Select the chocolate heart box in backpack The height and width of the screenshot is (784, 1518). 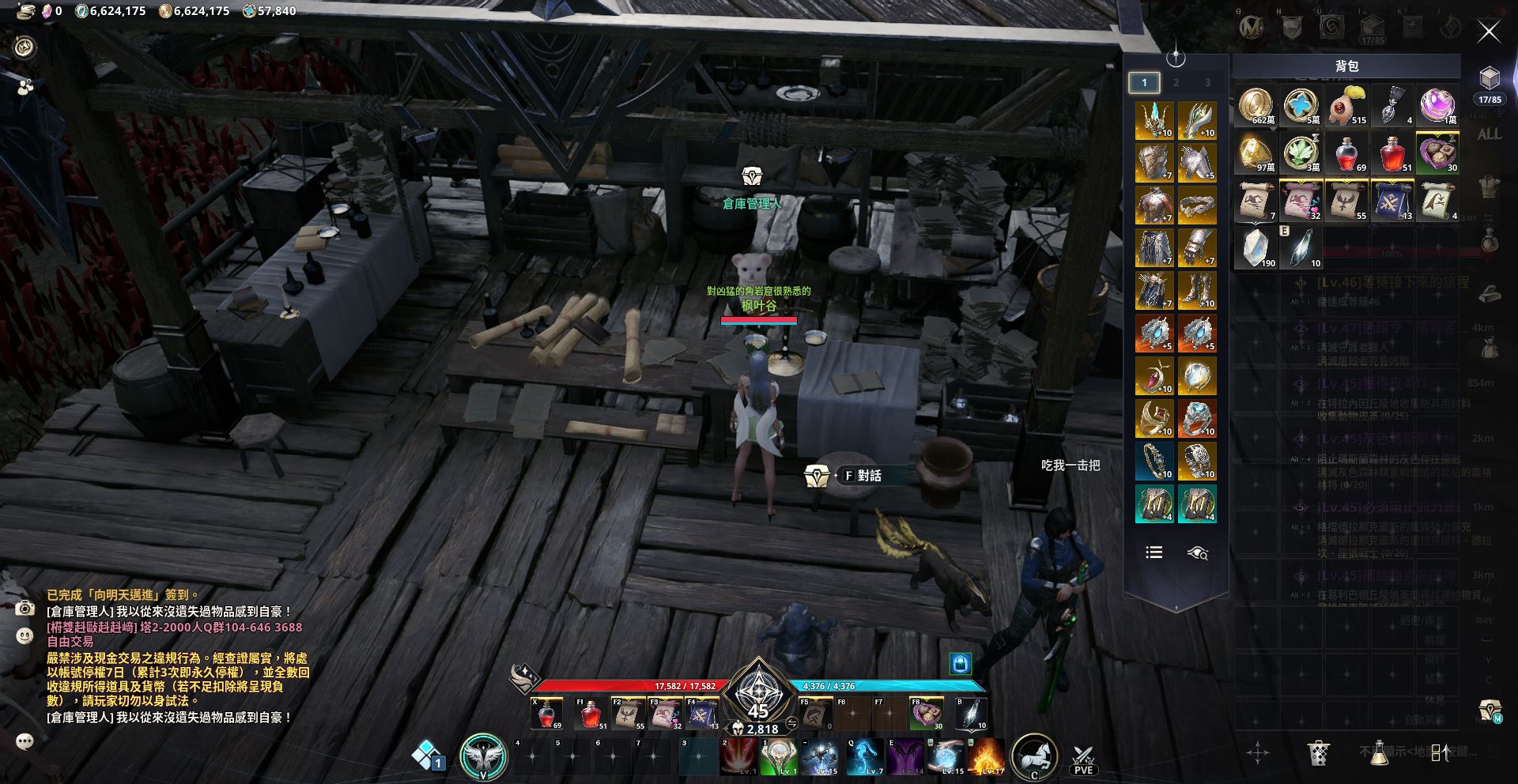(x=1437, y=153)
